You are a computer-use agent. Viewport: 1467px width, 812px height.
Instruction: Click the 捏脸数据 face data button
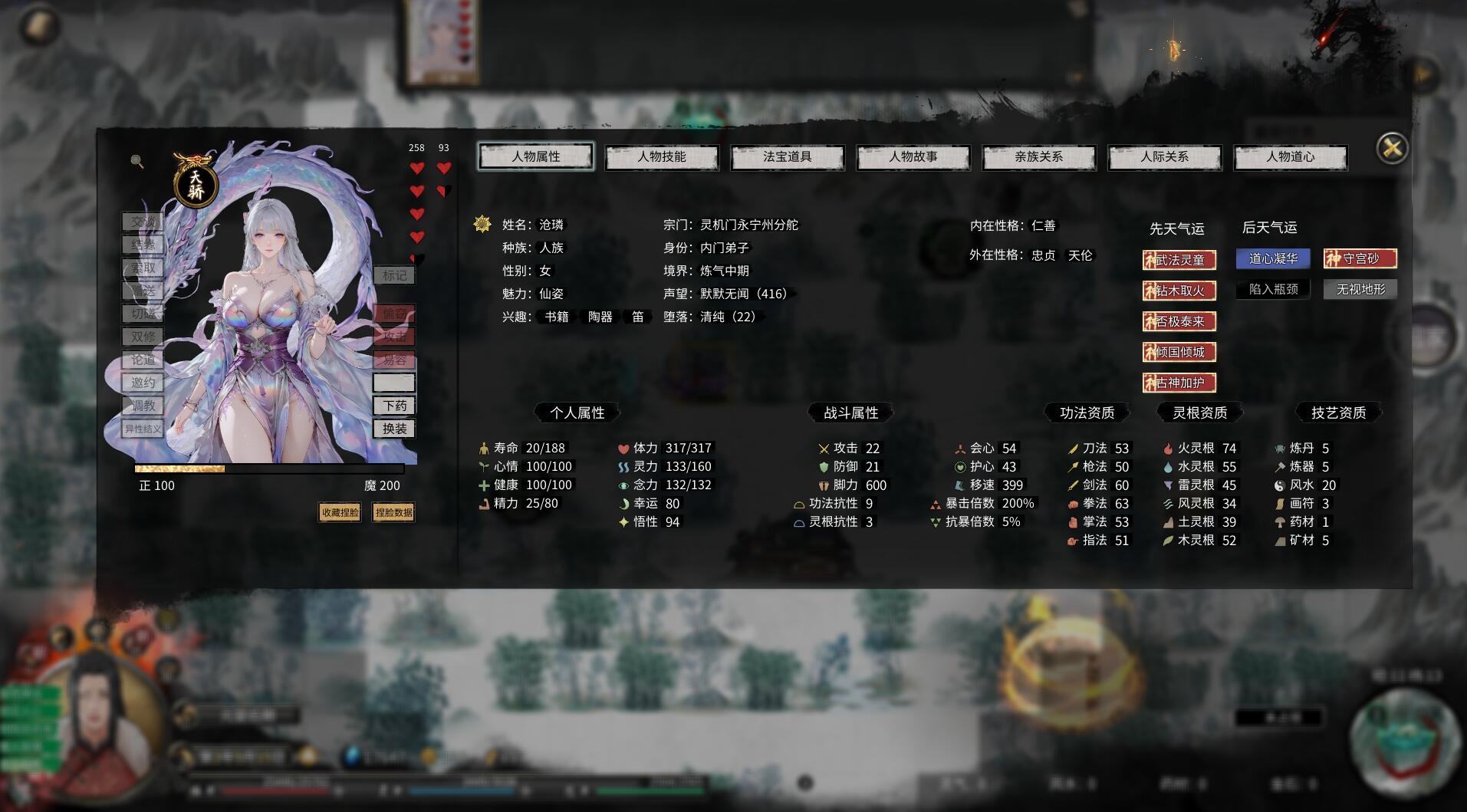(393, 512)
